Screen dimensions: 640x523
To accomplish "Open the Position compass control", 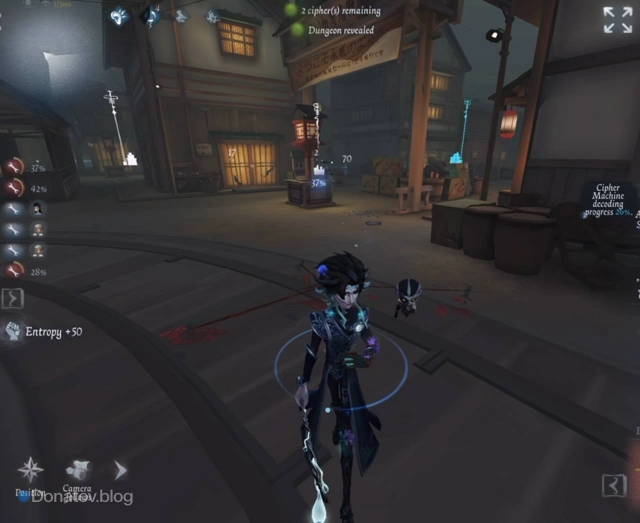I will (30, 470).
